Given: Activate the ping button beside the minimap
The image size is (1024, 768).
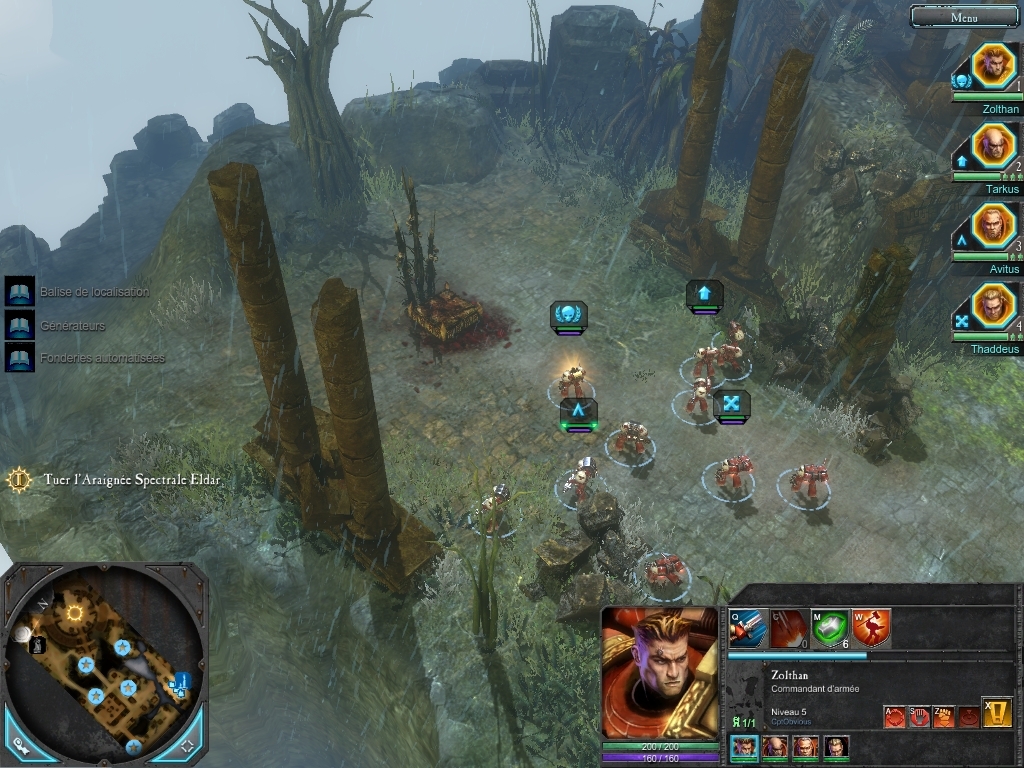Looking at the screenshot, I should coord(19,744).
